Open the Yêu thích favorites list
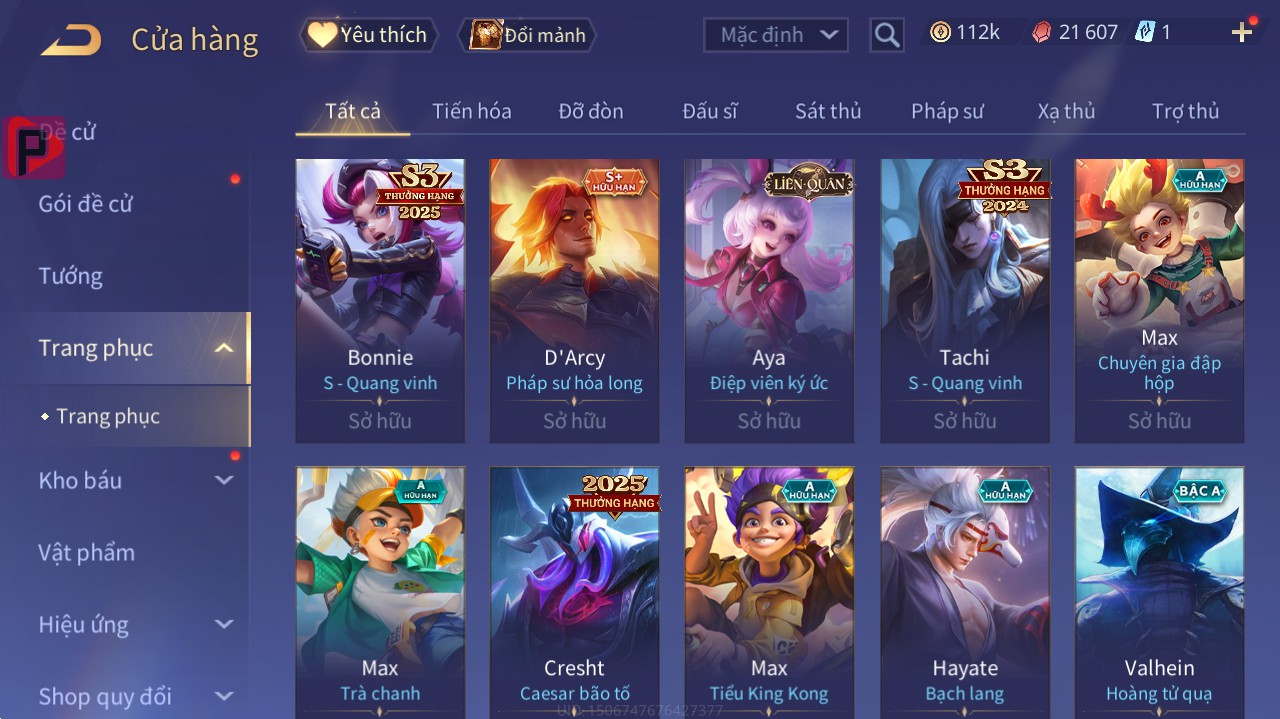Screen dimensions: 1280x719 click(368, 35)
